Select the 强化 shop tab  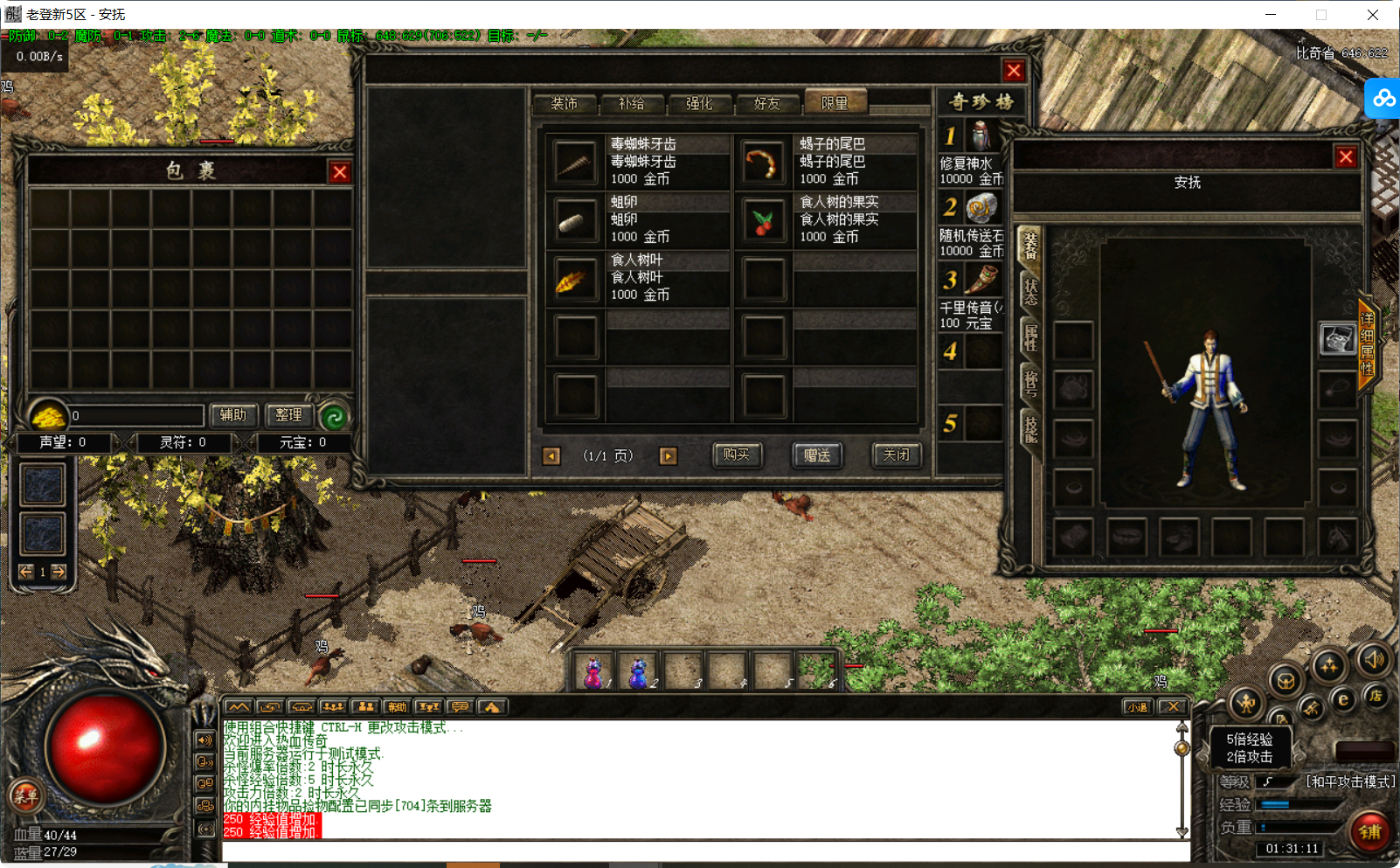[x=699, y=104]
